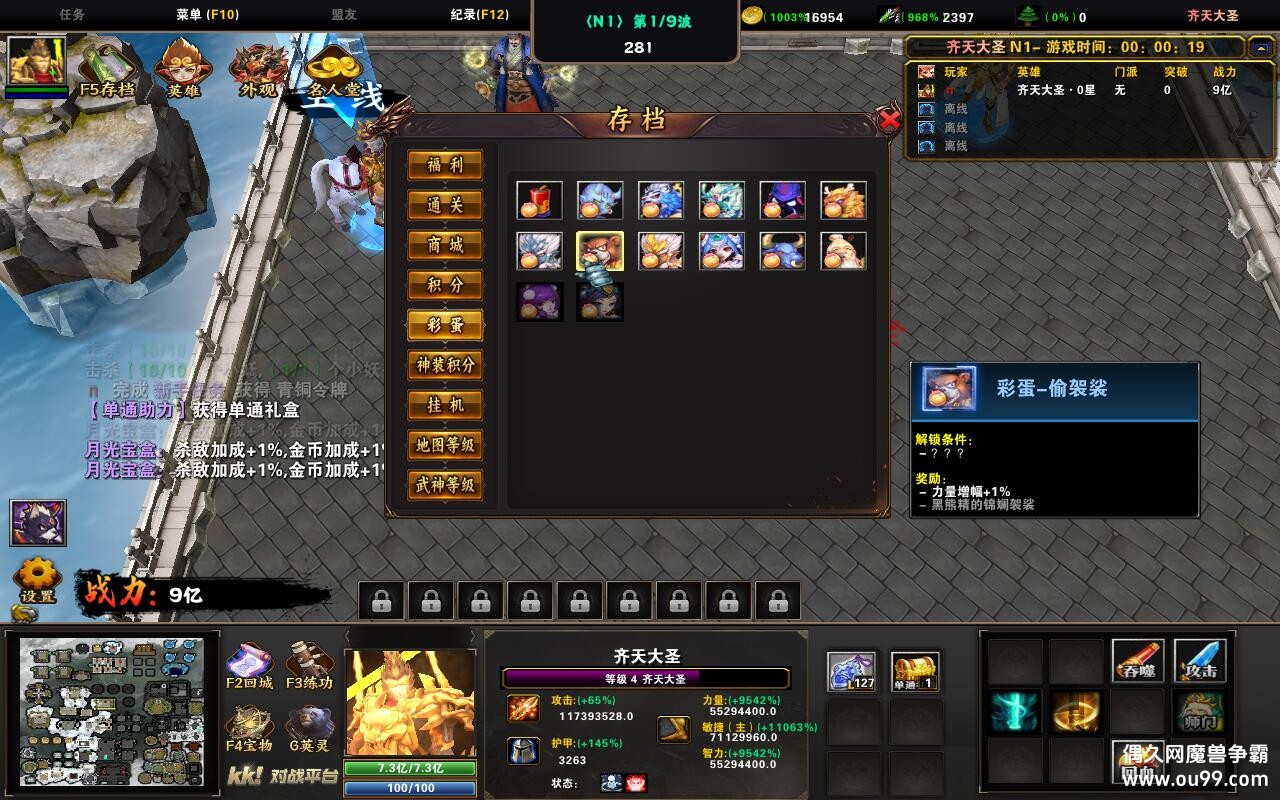Switch to the 地图等级 tab
This screenshot has height=800, width=1280.
point(444,445)
